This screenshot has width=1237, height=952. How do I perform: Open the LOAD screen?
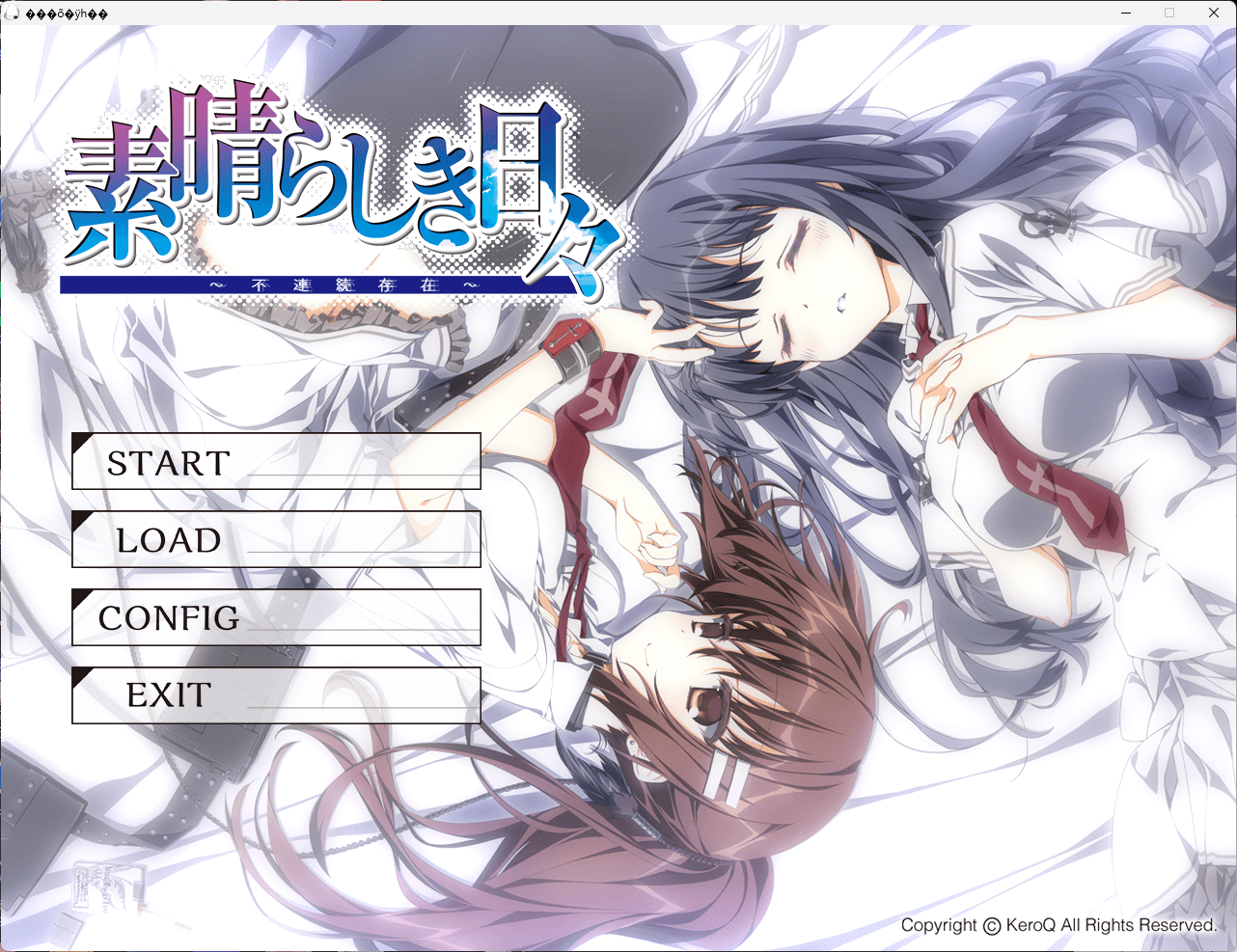[x=277, y=540]
